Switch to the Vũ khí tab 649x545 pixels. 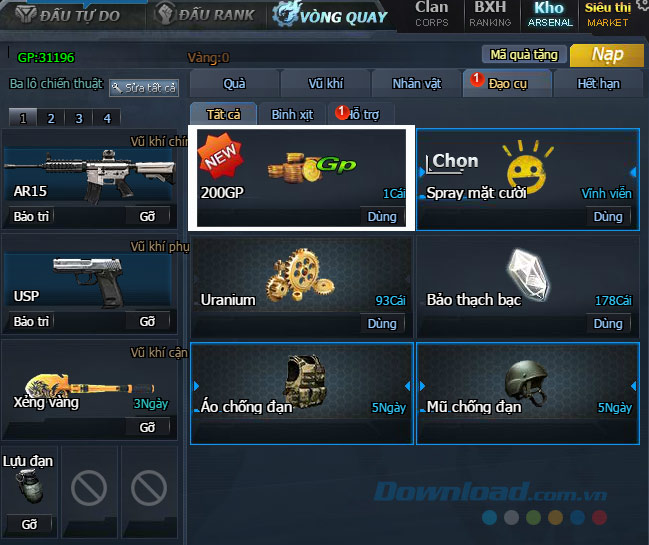(325, 84)
